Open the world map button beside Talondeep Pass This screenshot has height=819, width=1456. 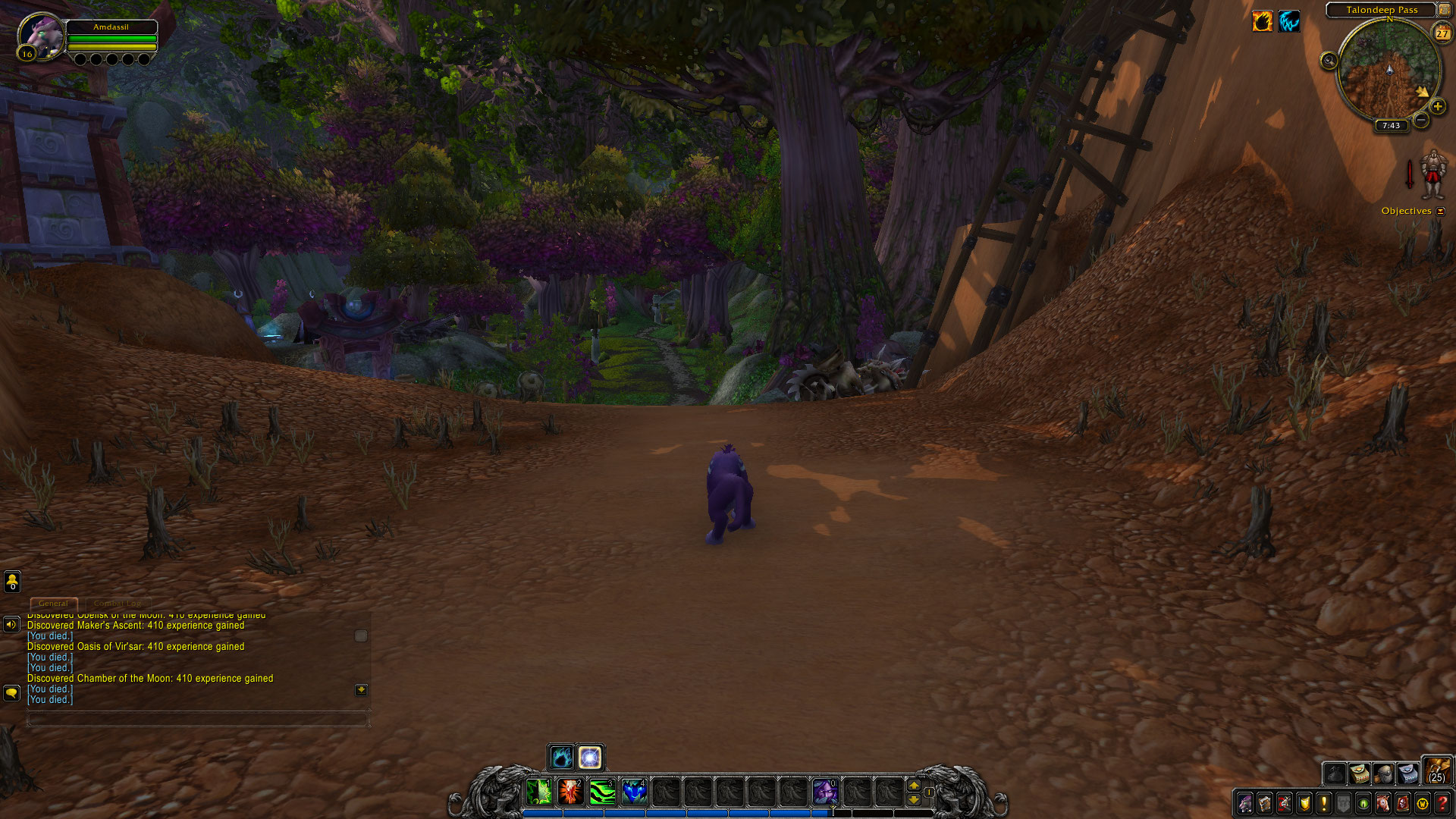1444,10
